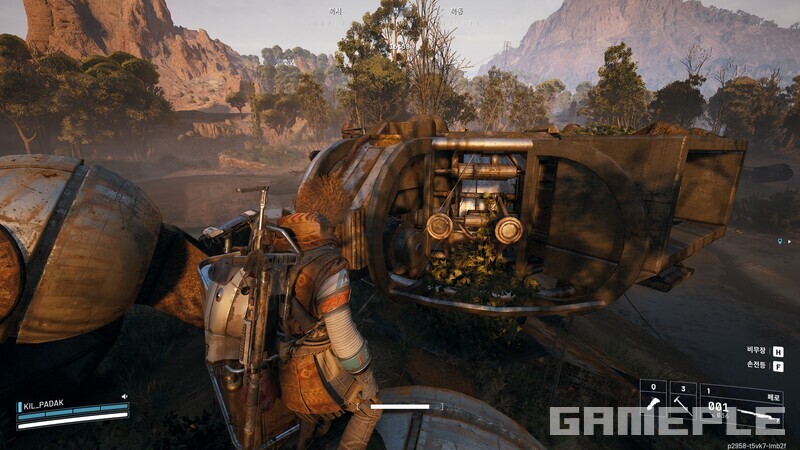Viewport: 800px width, 450px height.
Task: Click the compass strip at the top
Action: (x=399, y=11)
